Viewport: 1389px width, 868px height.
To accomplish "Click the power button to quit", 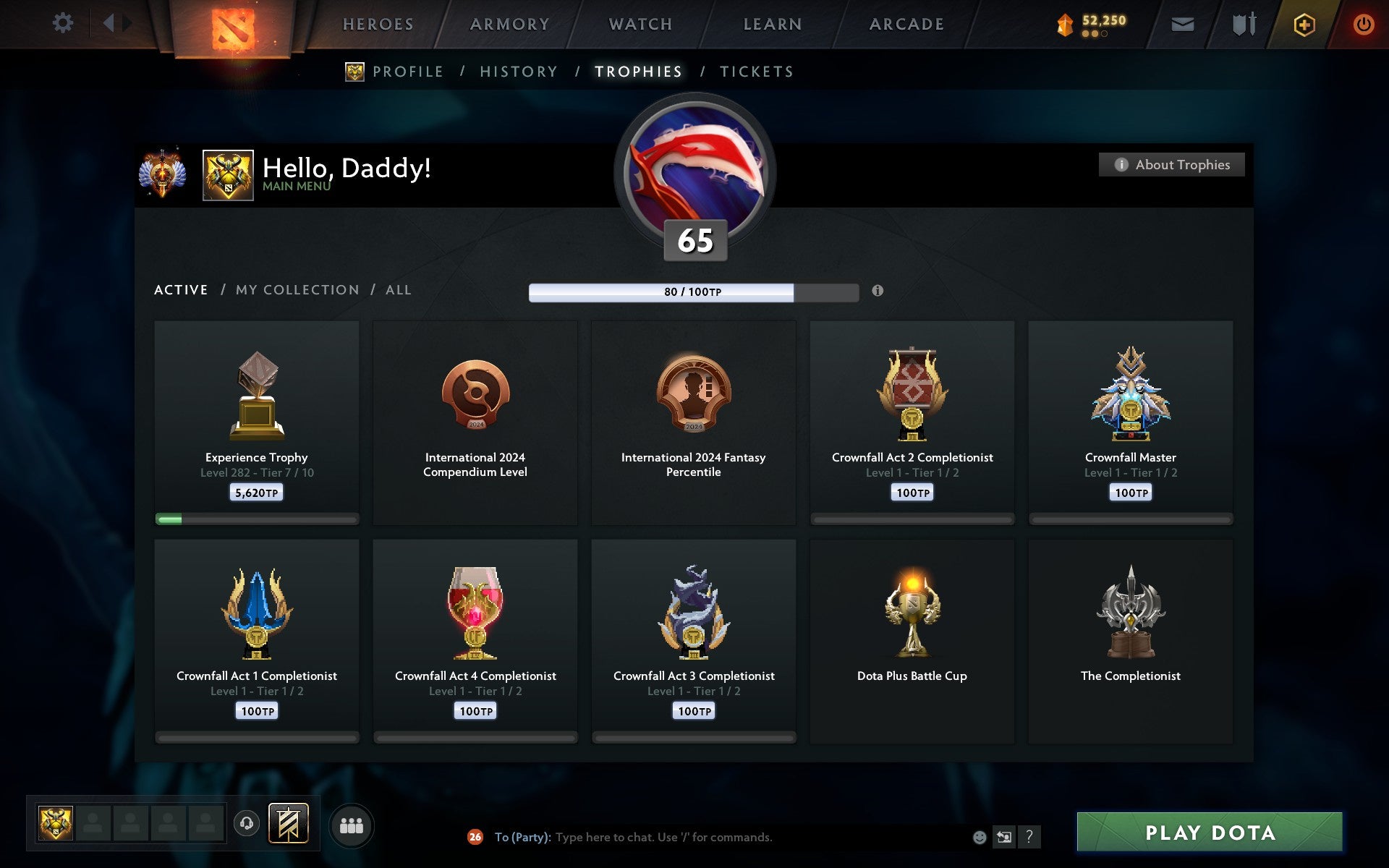I will point(1364,23).
